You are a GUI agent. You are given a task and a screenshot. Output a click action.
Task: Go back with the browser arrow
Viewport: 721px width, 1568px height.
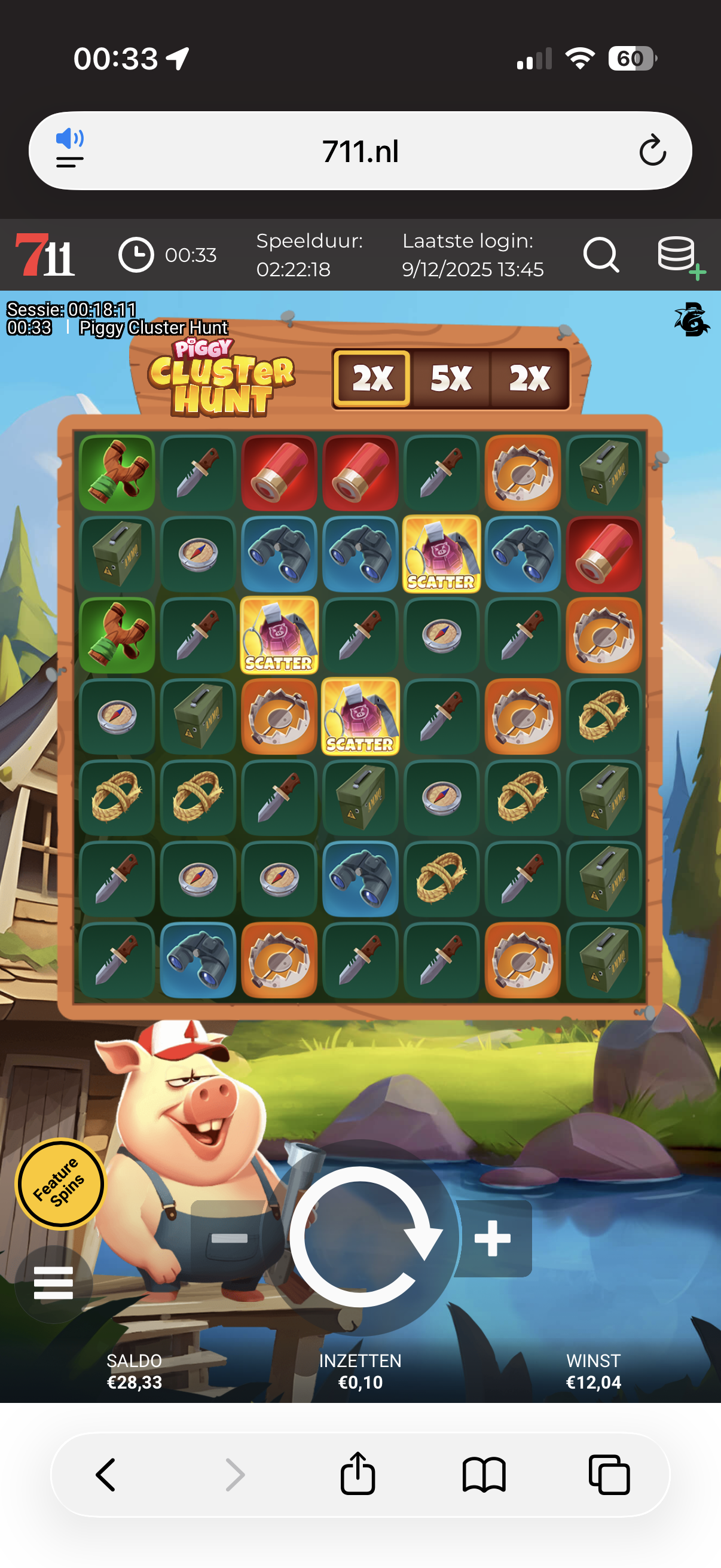[x=106, y=1474]
